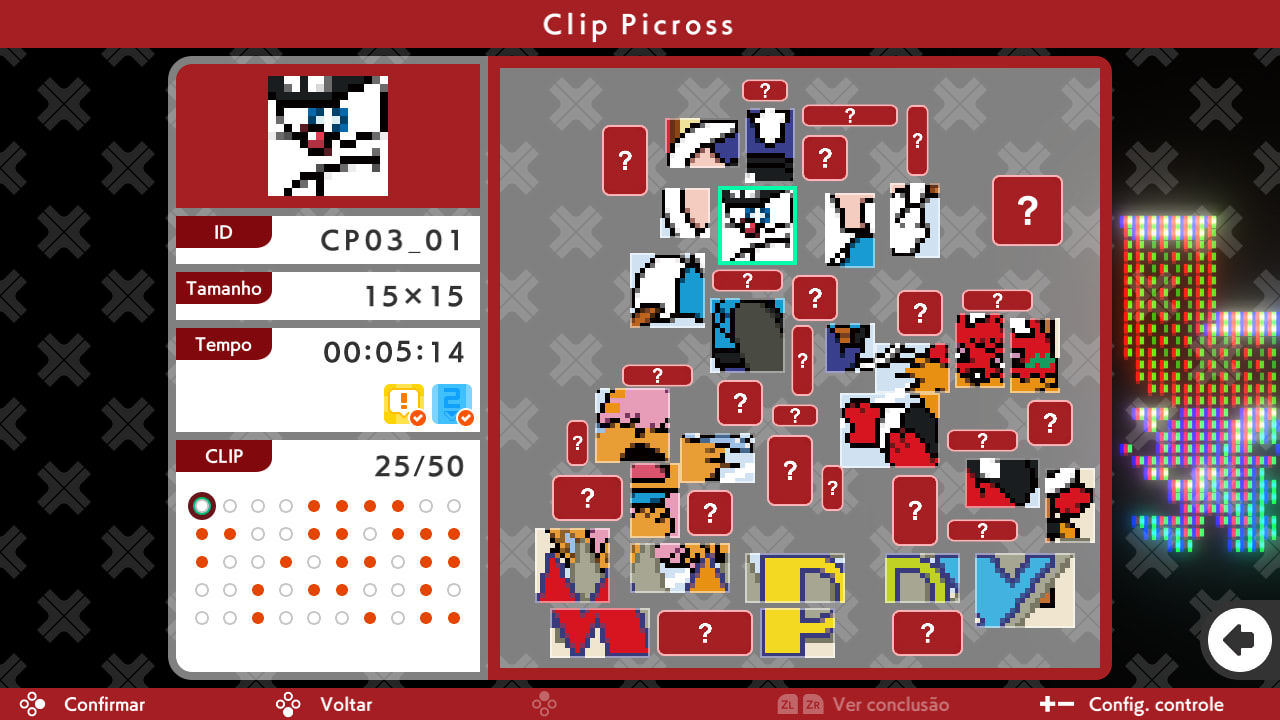The image size is (1280, 720).
Task: Click the yellow exclamation achievement badge
Action: (404, 405)
